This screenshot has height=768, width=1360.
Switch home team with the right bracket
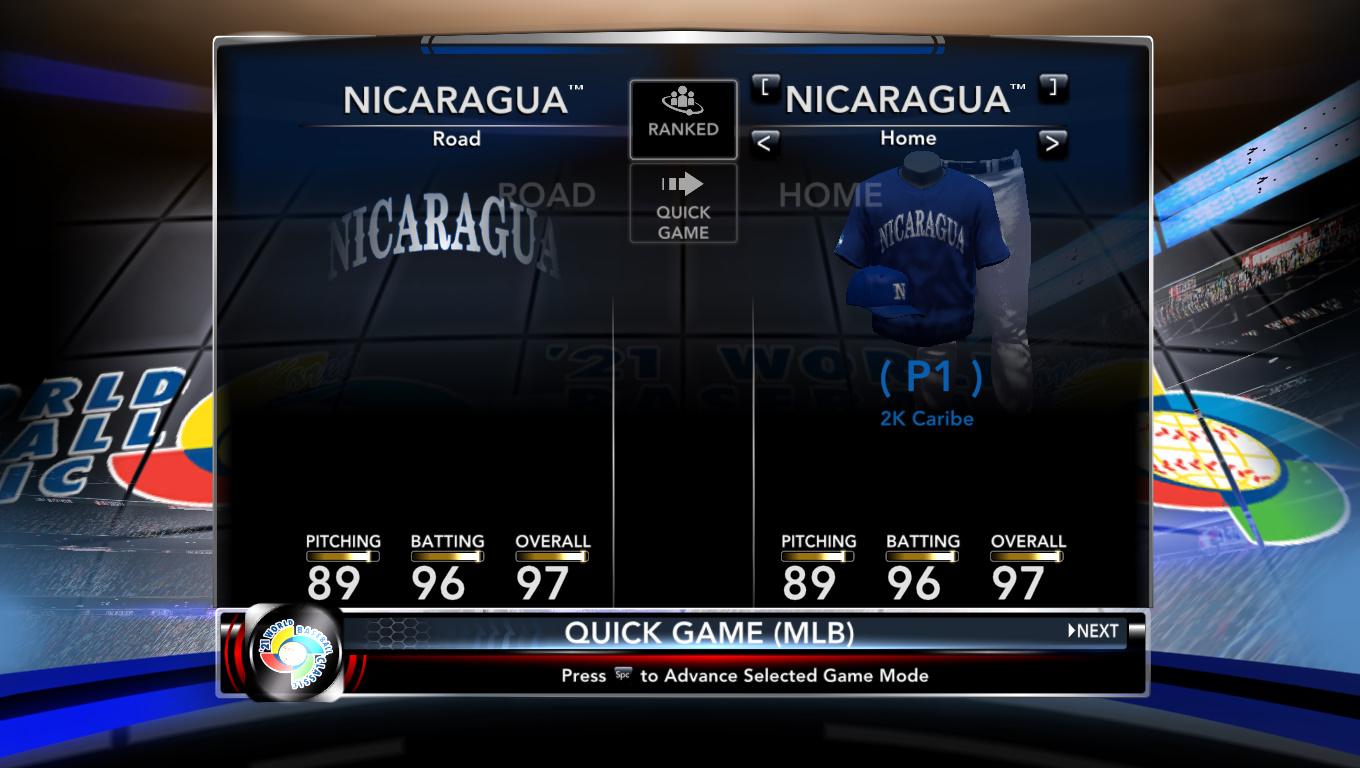[1053, 88]
